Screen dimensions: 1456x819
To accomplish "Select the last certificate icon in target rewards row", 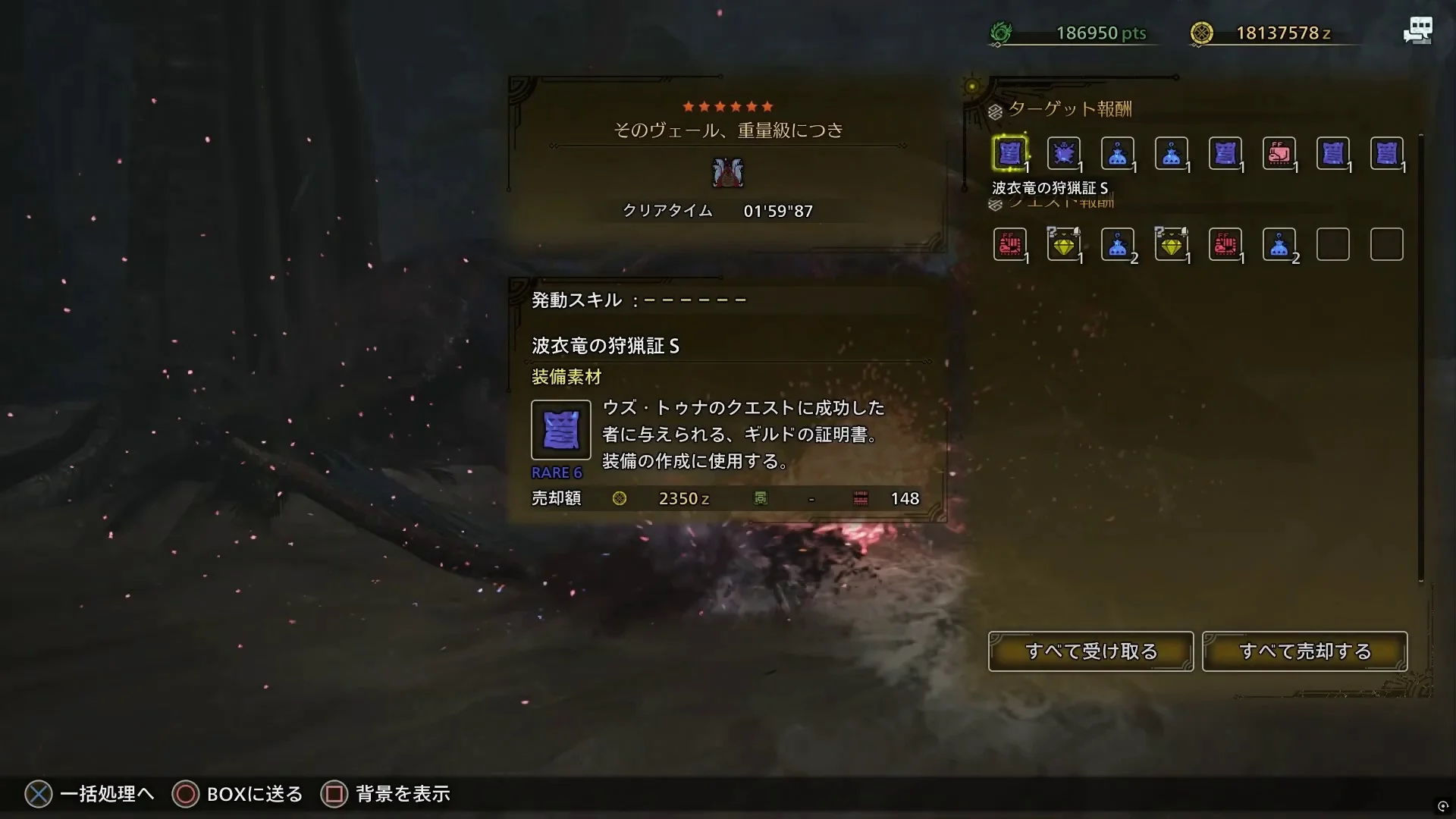I will point(1388,153).
